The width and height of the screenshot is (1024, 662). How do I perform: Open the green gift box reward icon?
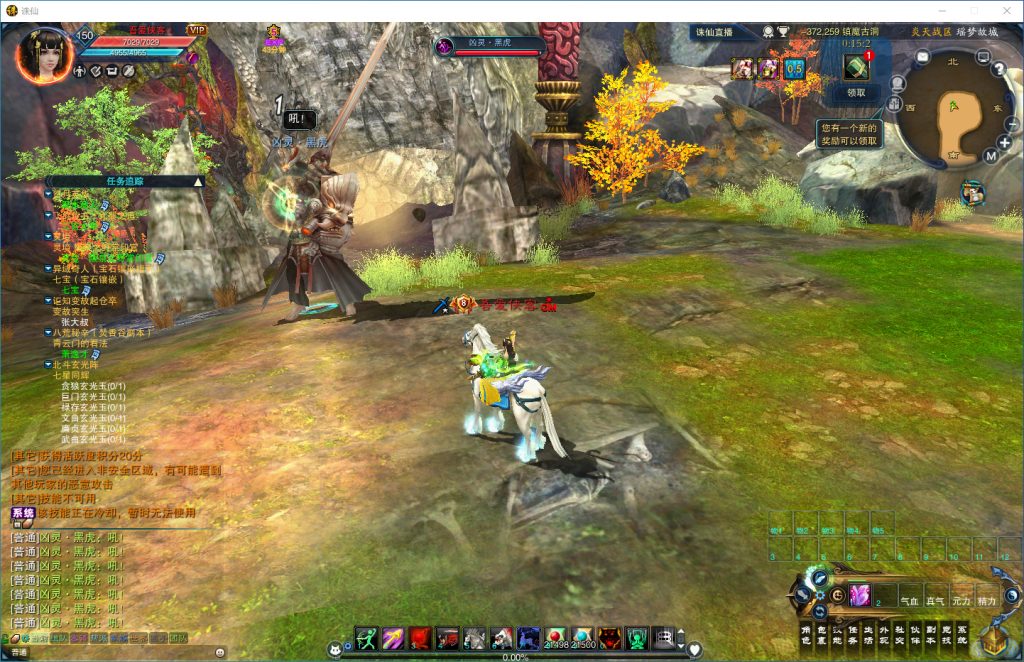pos(856,67)
